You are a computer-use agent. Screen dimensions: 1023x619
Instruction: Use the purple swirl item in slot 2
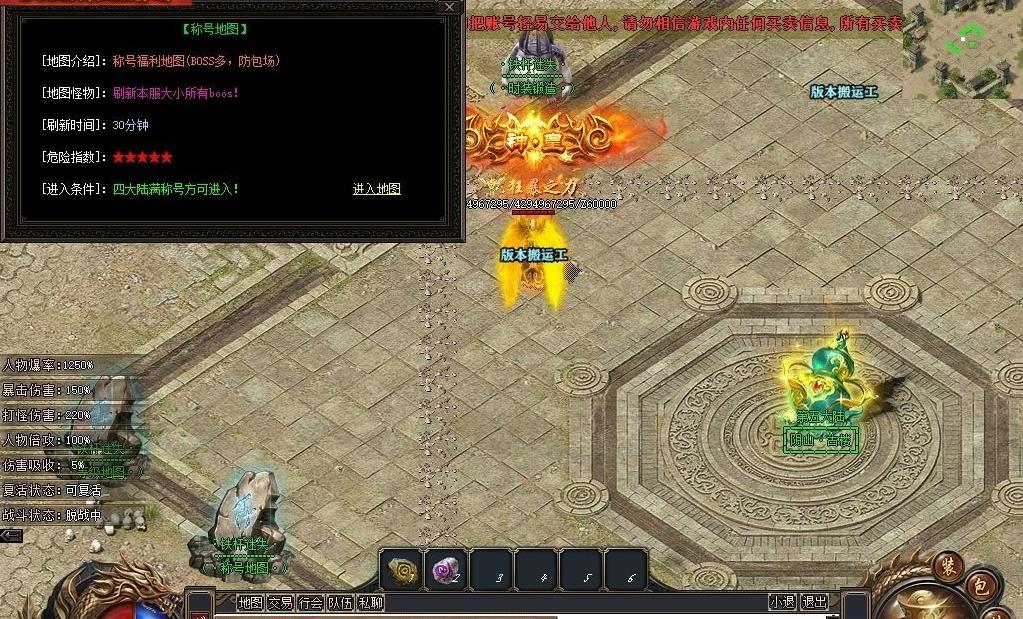point(445,569)
